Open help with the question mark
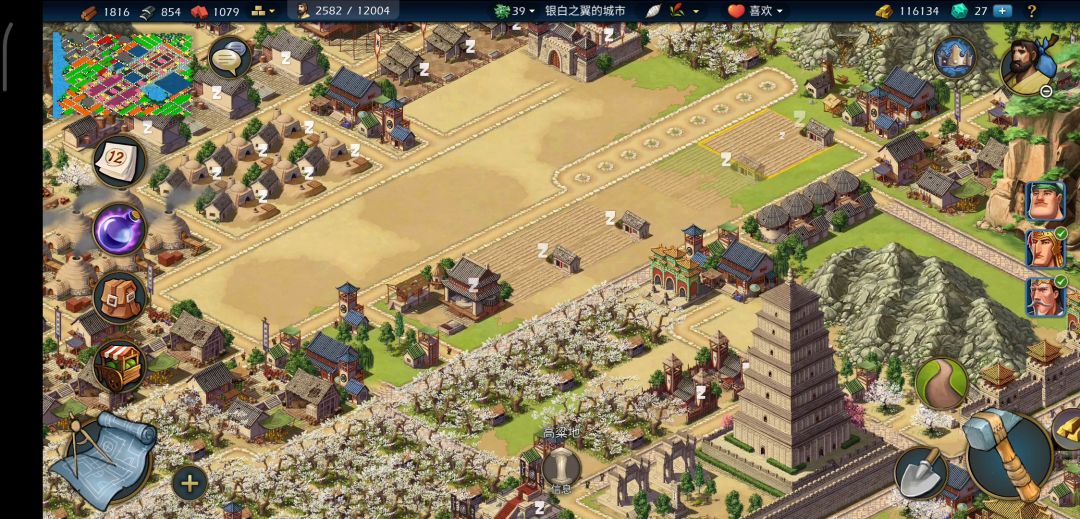 (x=1032, y=11)
